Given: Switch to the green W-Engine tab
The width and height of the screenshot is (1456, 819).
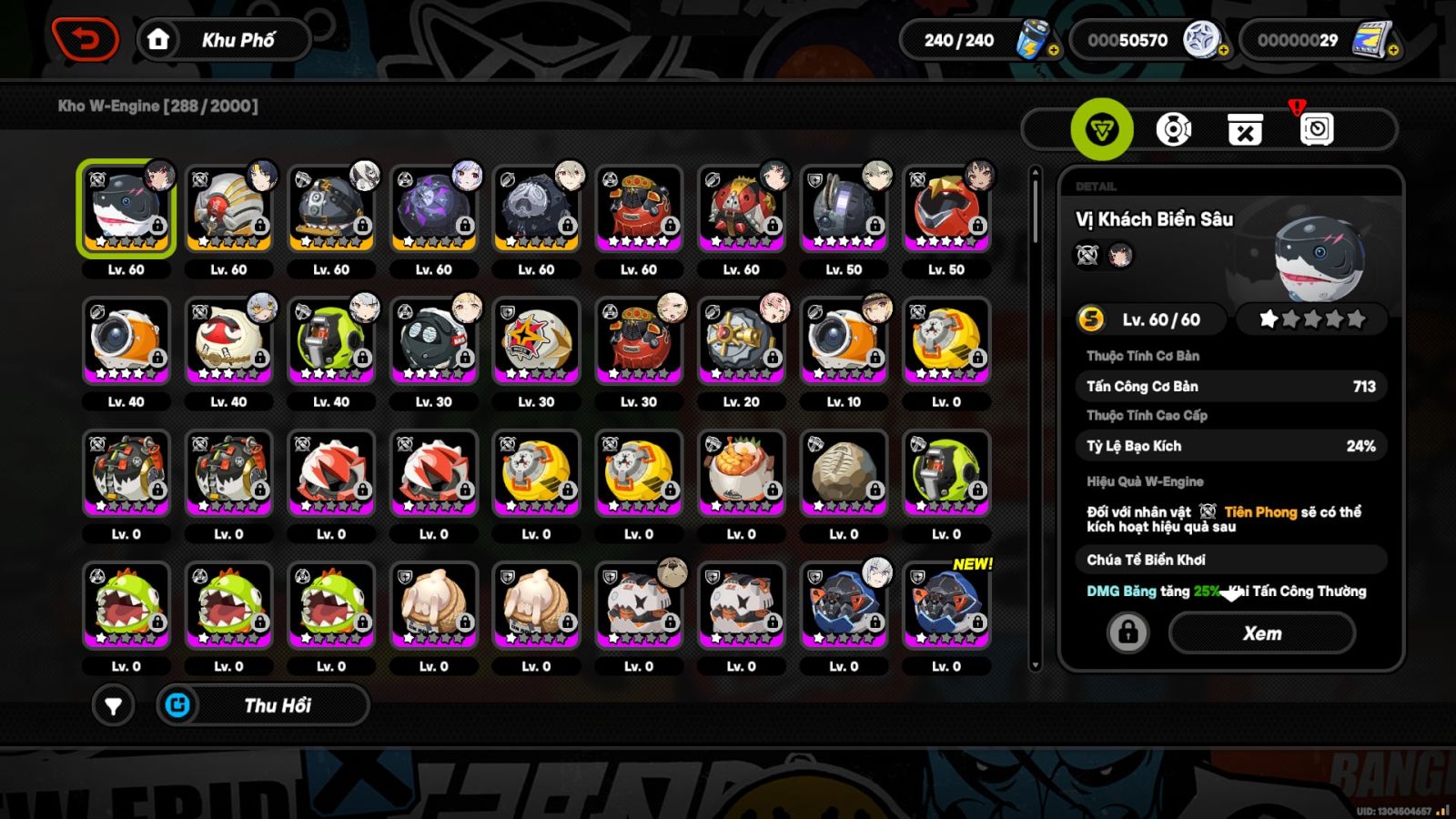Looking at the screenshot, I should pos(1102,129).
